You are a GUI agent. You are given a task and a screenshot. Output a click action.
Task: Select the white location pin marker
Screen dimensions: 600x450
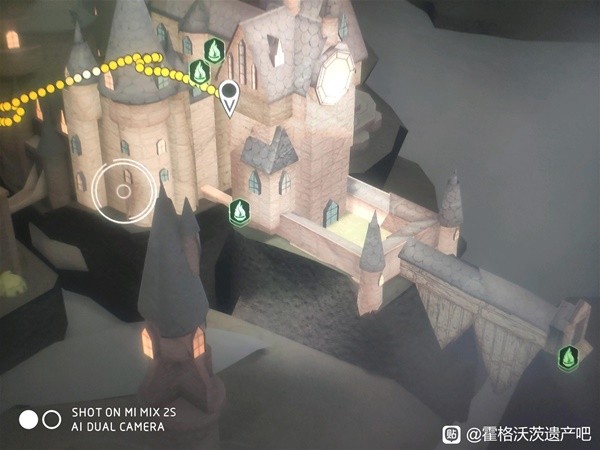pyautogui.click(x=230, y=96)
